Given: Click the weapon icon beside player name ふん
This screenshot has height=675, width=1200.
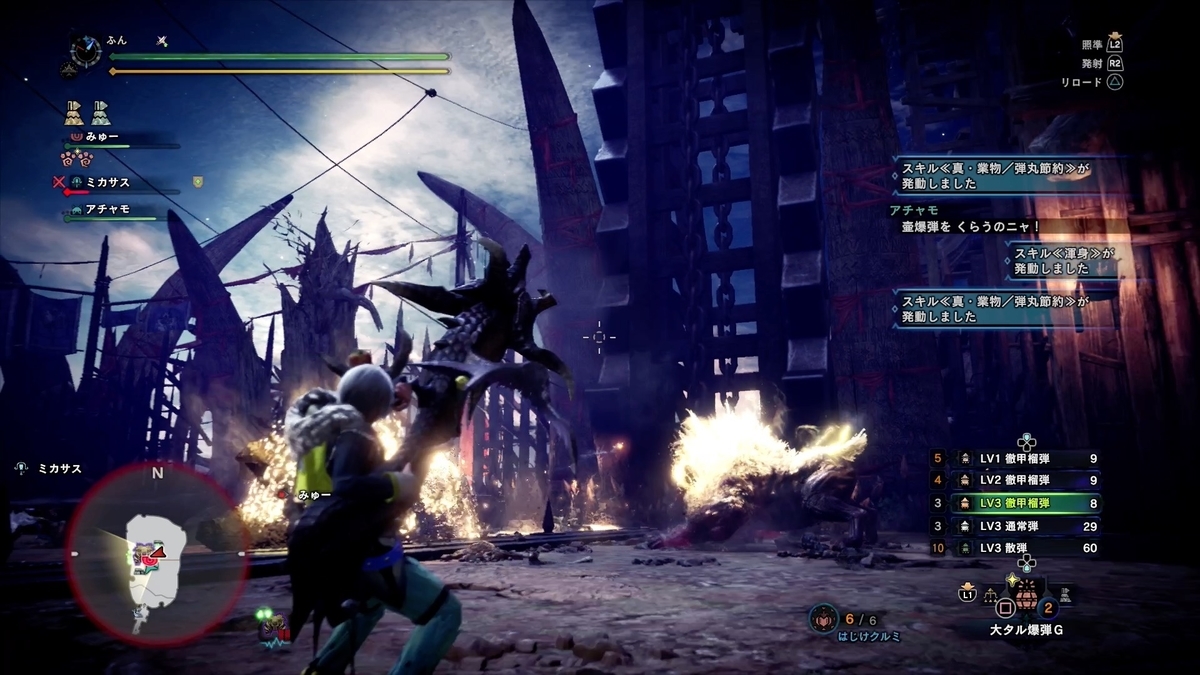Looking at the screenshot, I should coord(162,41).
